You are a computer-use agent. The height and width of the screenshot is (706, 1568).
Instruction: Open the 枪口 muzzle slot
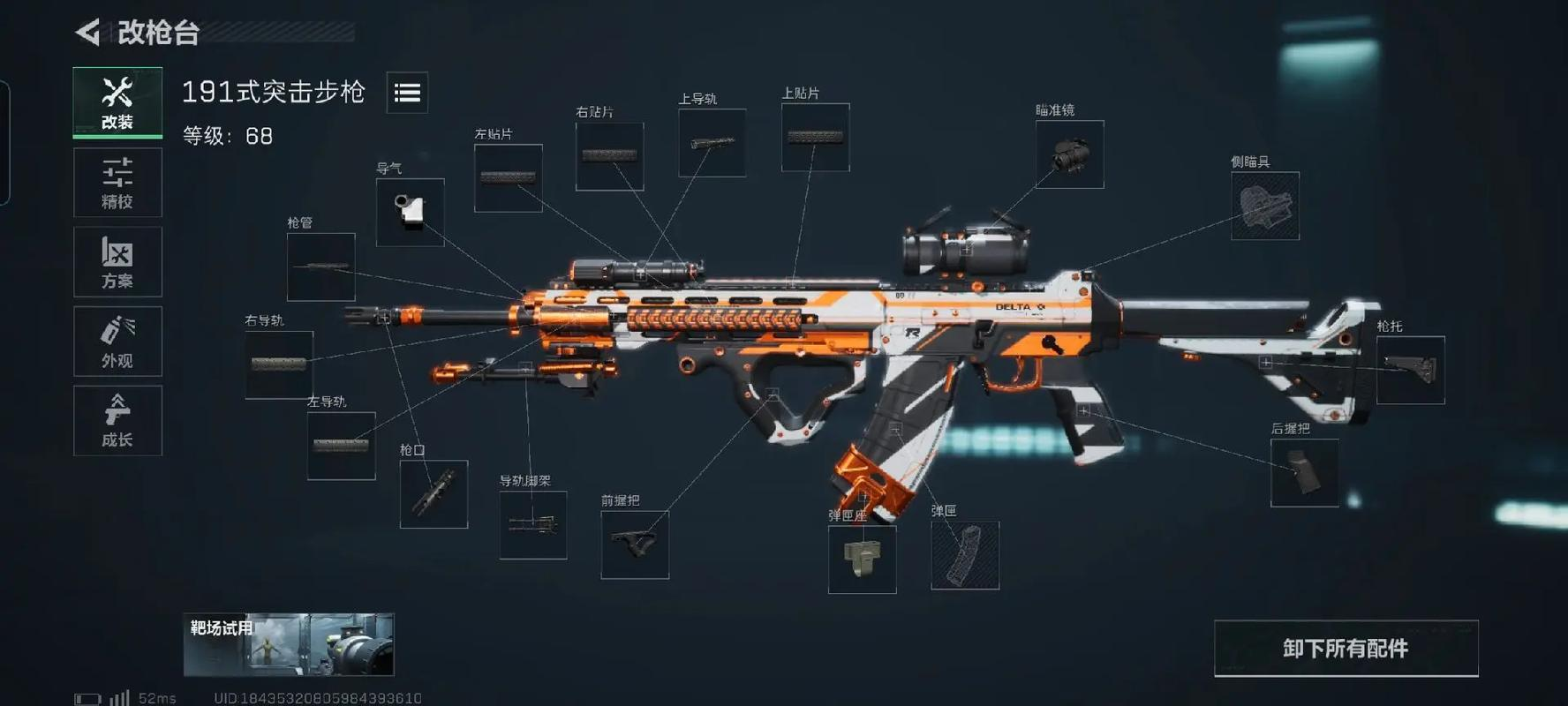(433, 494)
